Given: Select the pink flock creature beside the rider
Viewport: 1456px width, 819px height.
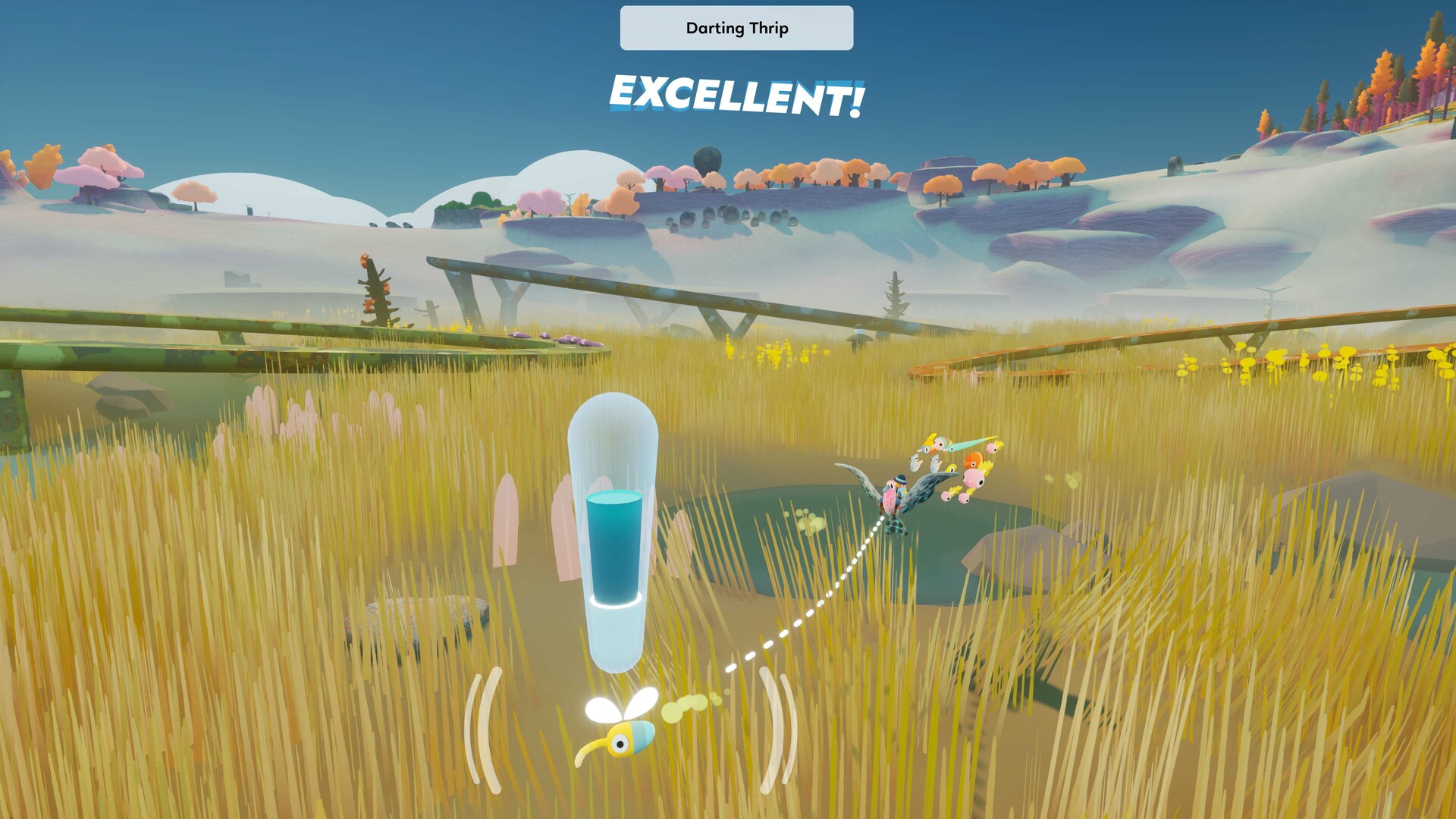Looking at the screenshot, I should coord(973,479).
